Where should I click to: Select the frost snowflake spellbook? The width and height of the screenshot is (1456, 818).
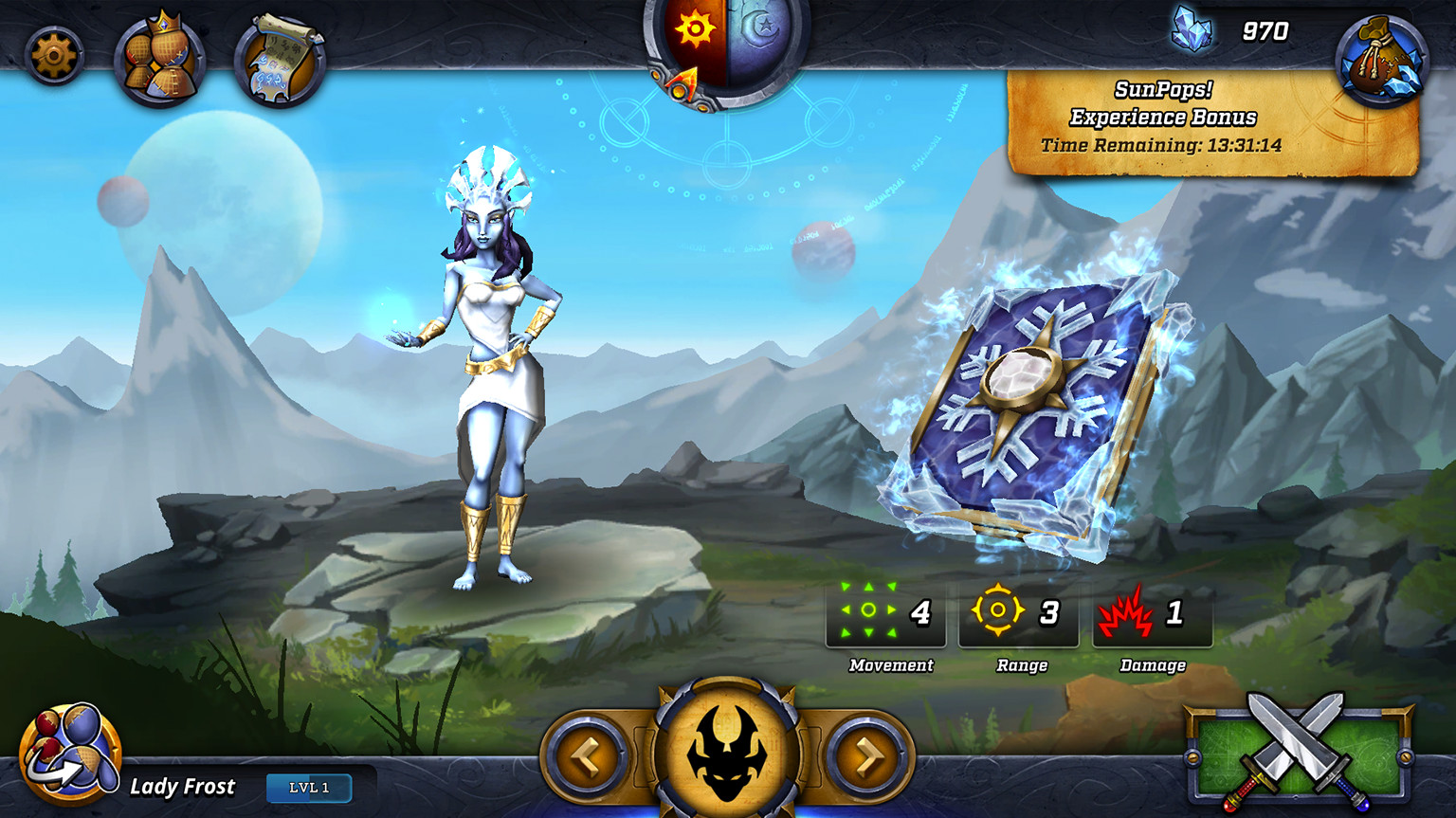point(1036,410)
